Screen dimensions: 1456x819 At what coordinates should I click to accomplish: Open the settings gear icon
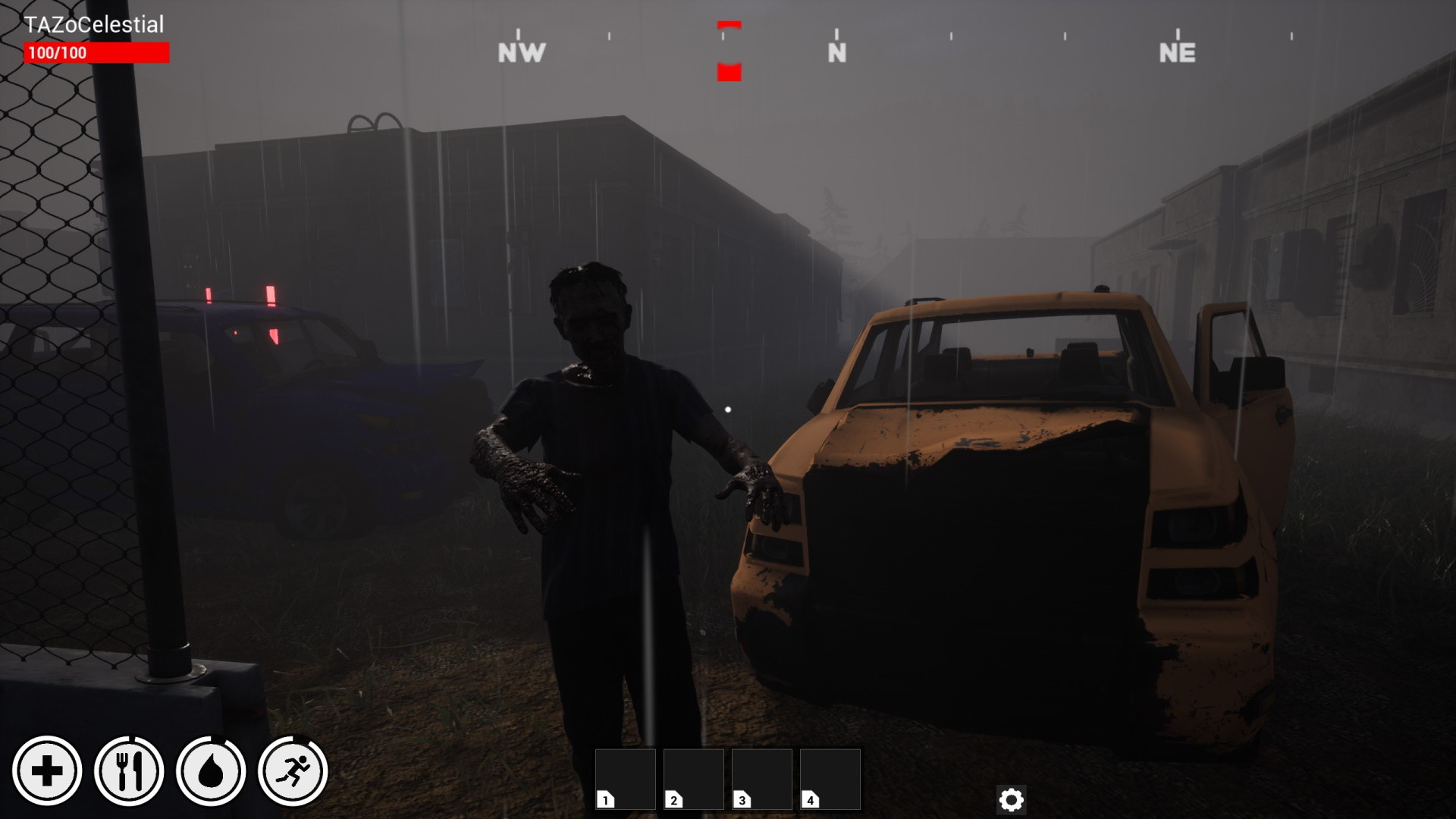pyautogui.click(x=1012, y=799)
